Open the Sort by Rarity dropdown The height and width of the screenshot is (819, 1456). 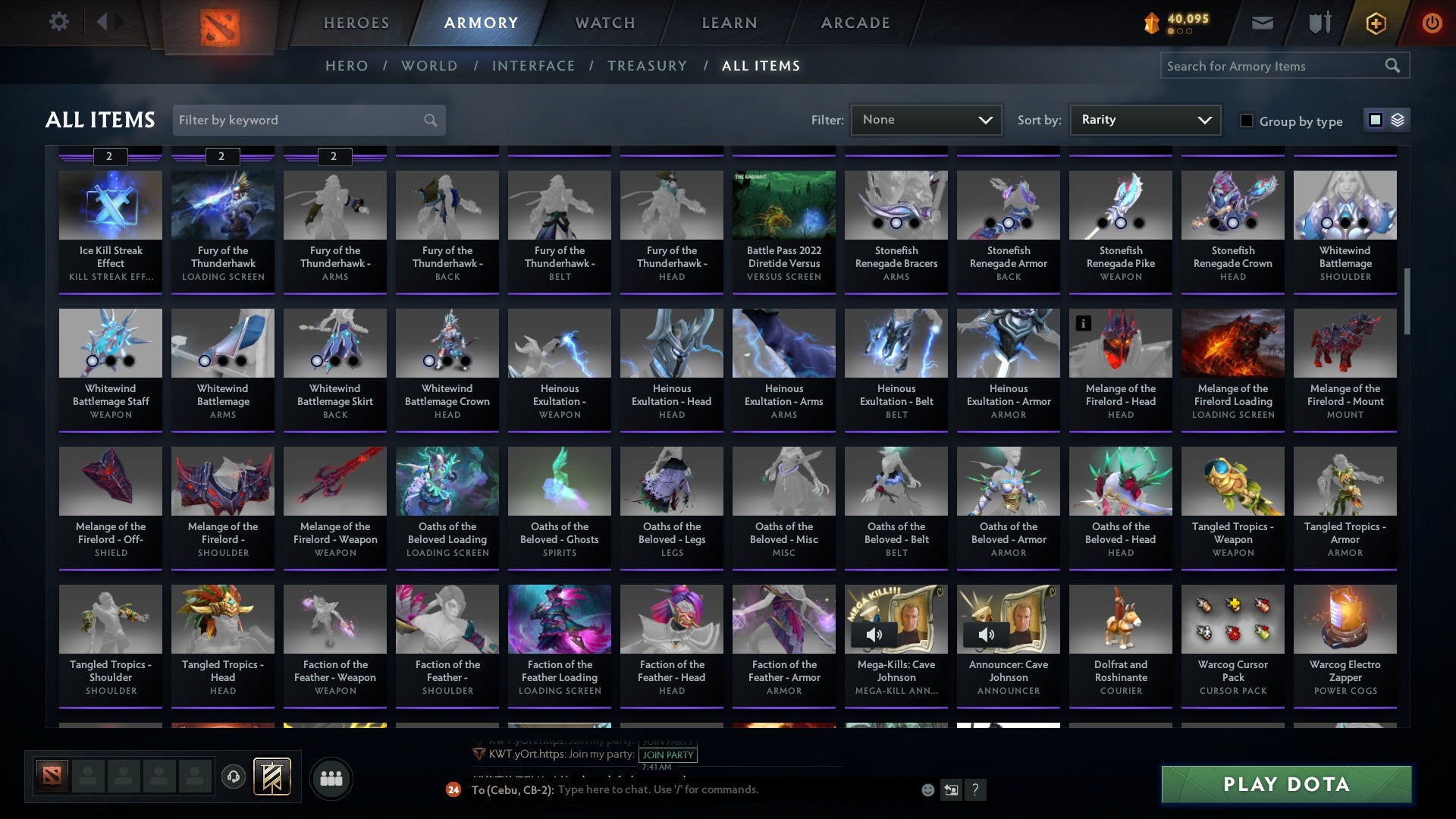point(1144,119)
